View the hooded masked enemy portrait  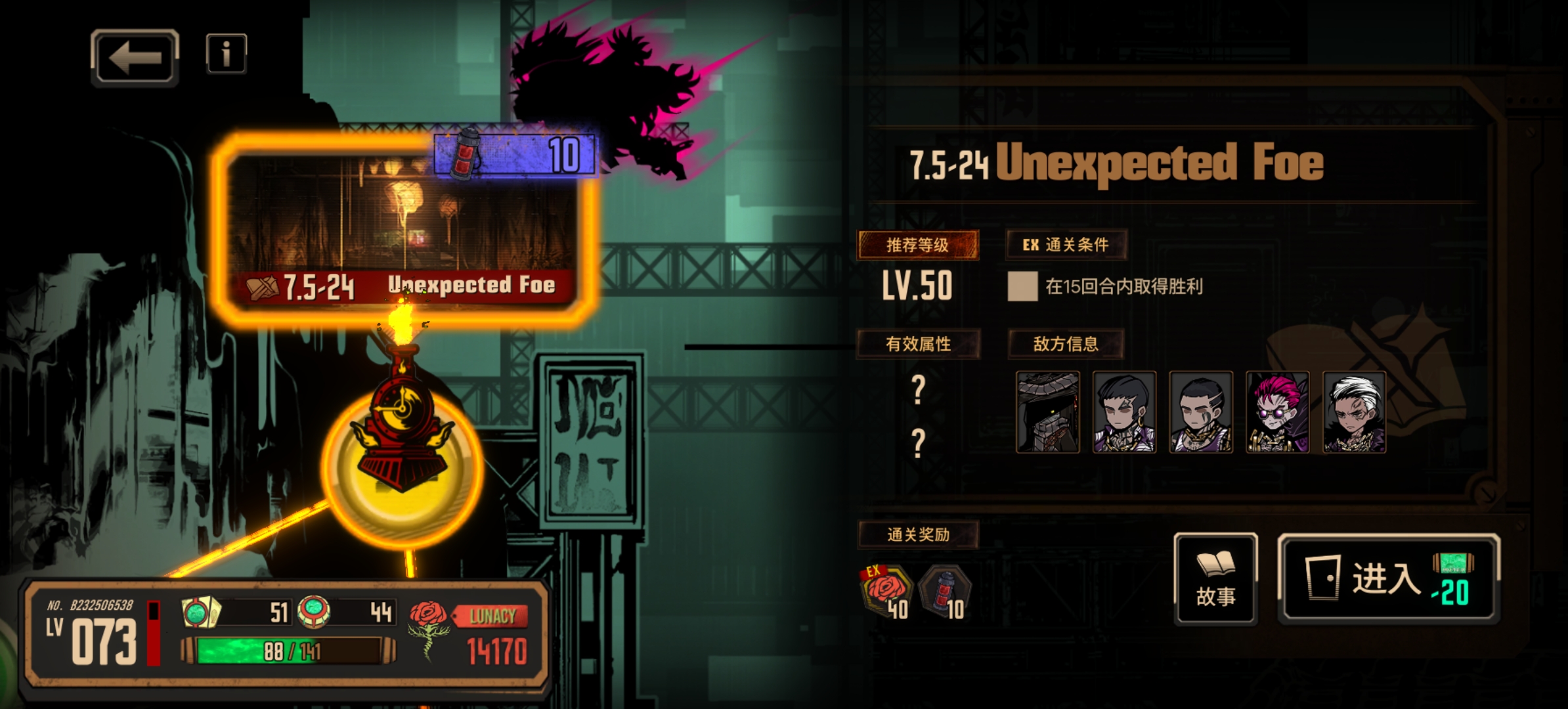pyautogui.click(x=1047, y=412)
